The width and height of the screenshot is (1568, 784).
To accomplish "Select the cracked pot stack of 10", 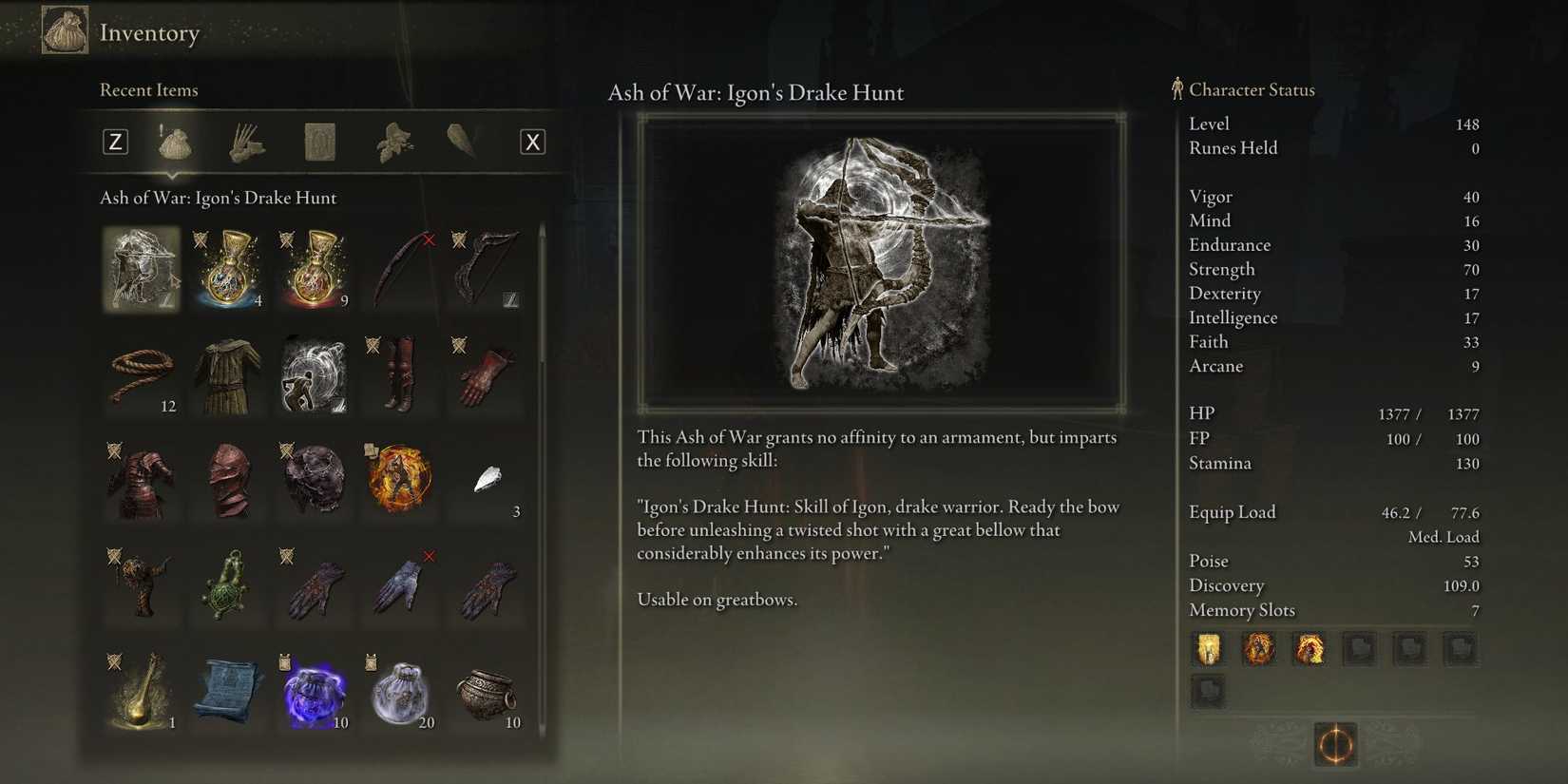I will pos(485,691).
